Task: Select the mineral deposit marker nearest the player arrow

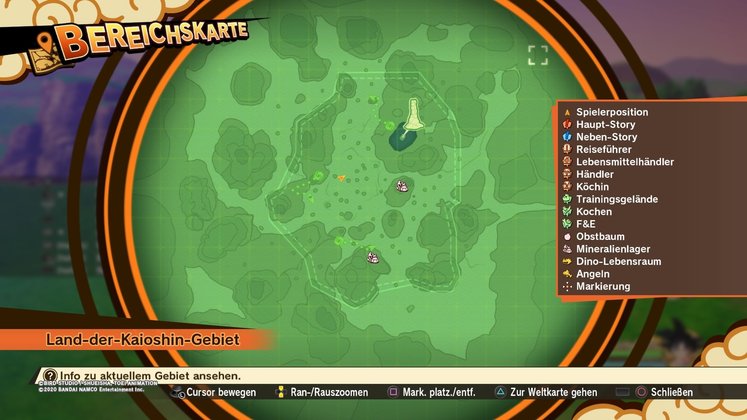Action: tap(402, 185)
